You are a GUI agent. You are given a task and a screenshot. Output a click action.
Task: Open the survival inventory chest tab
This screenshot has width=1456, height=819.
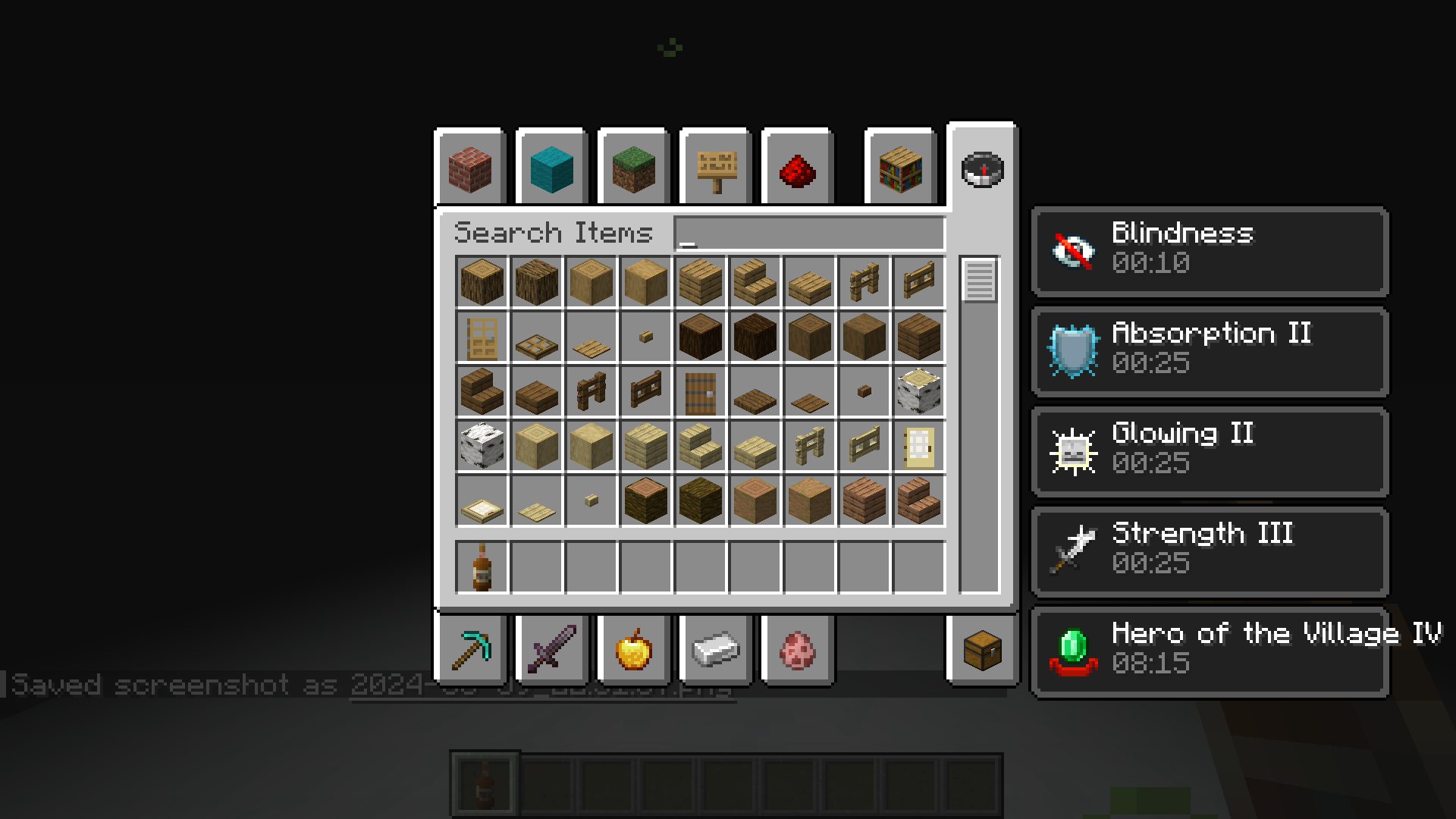[982, 648]
